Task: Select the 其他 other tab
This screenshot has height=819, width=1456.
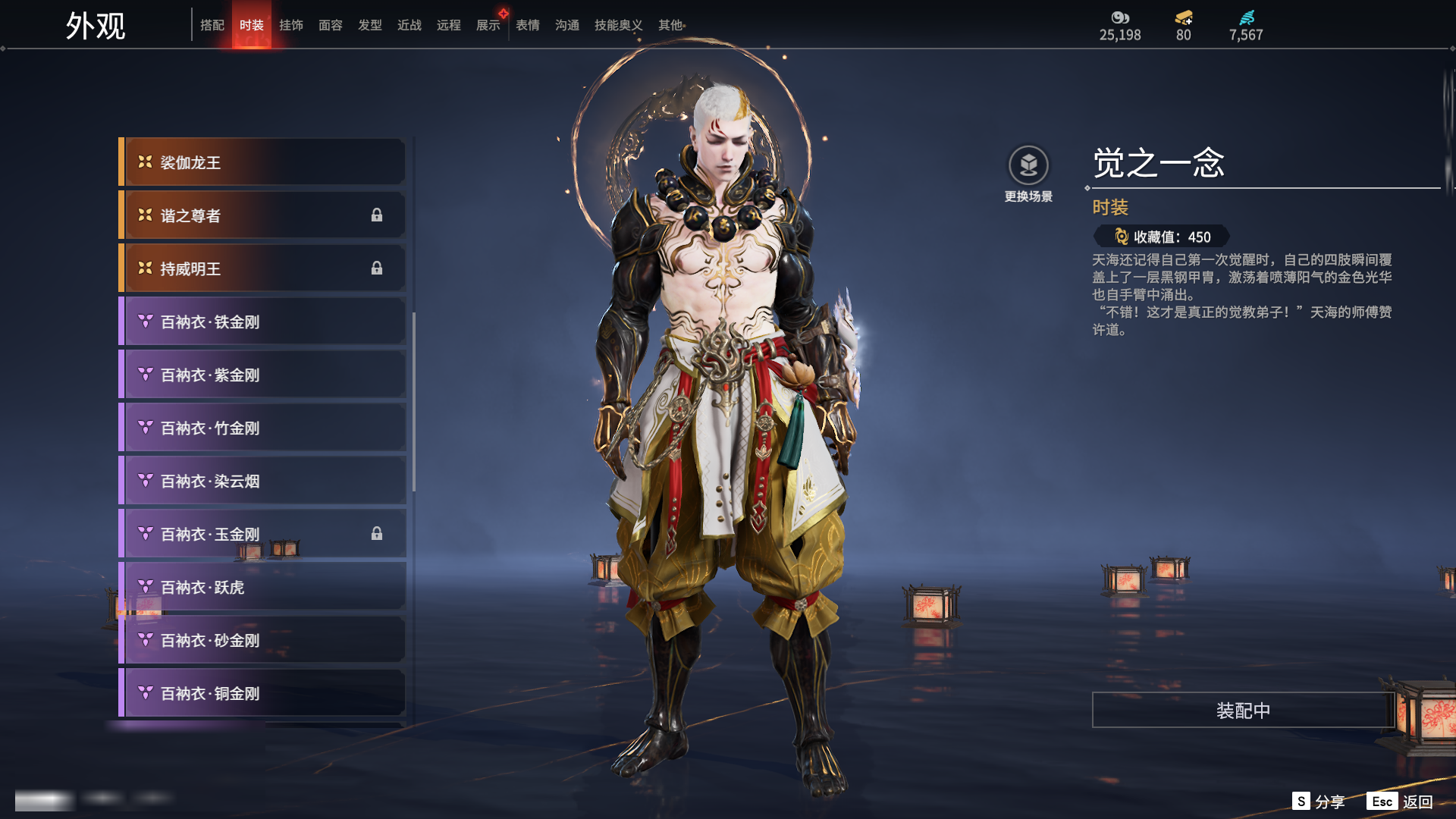Action: pyautogui.click(x=670, y=25)
